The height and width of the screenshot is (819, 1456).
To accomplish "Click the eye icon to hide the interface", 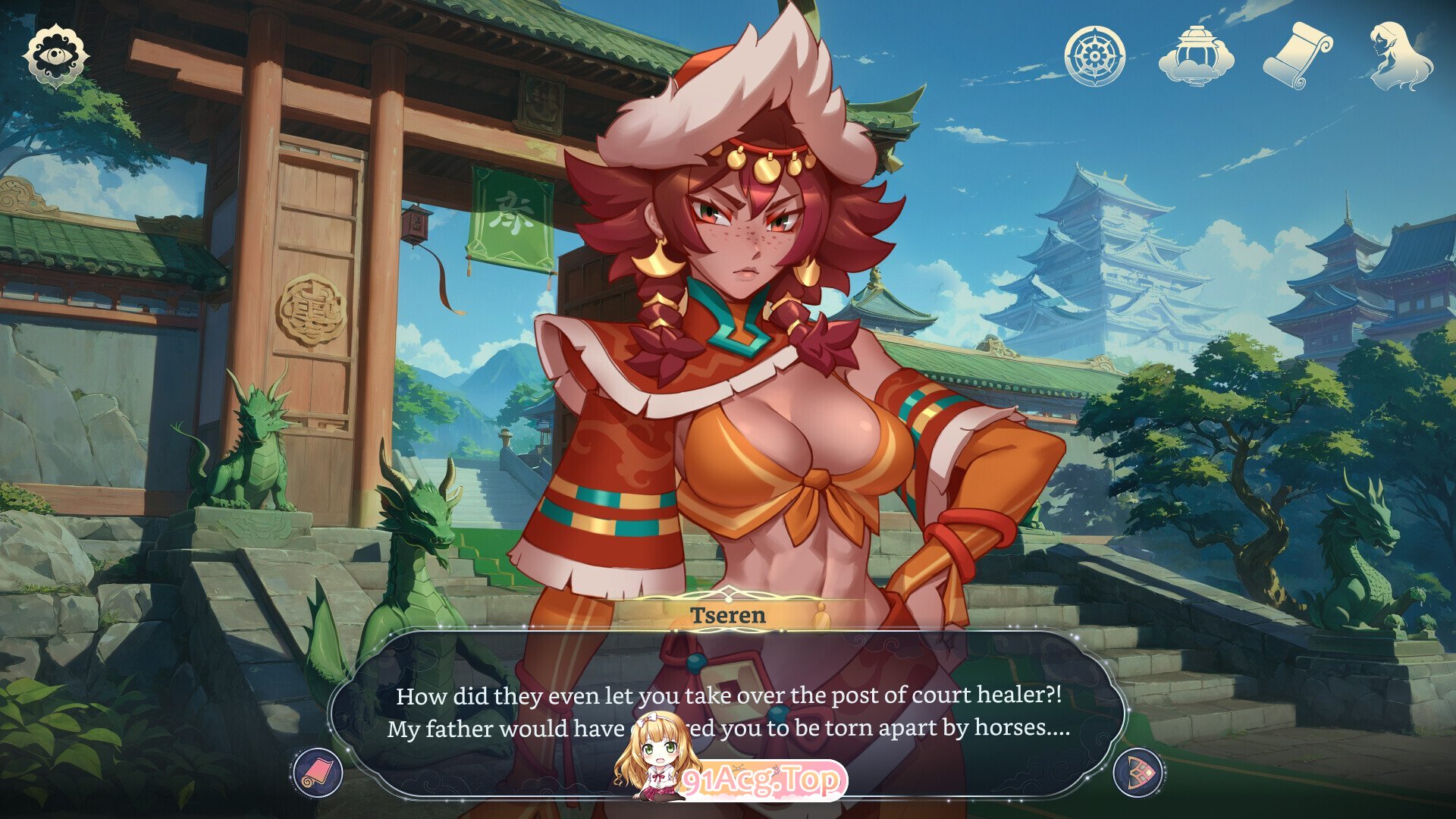I will pos(55,55).
